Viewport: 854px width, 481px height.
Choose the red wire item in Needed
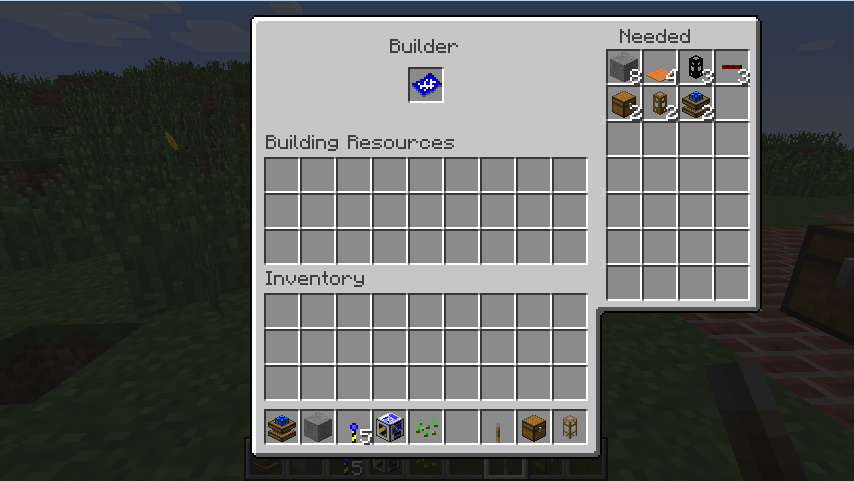(732, 68)
